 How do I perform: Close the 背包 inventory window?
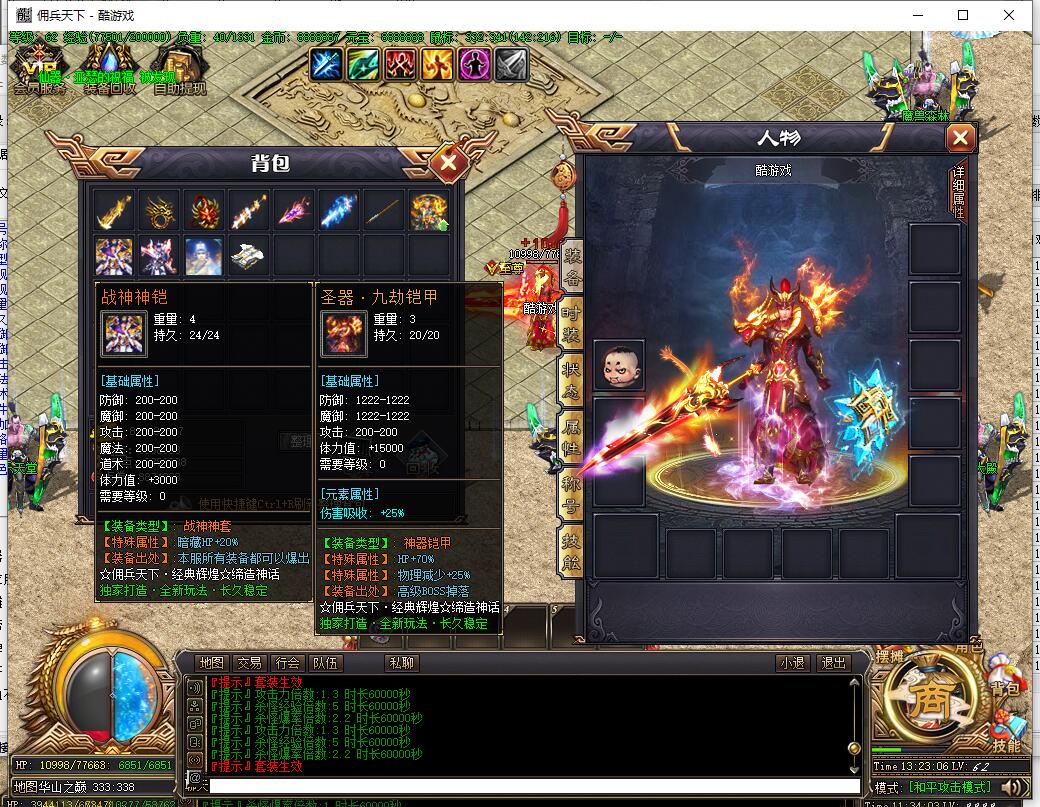coord(449,161)
